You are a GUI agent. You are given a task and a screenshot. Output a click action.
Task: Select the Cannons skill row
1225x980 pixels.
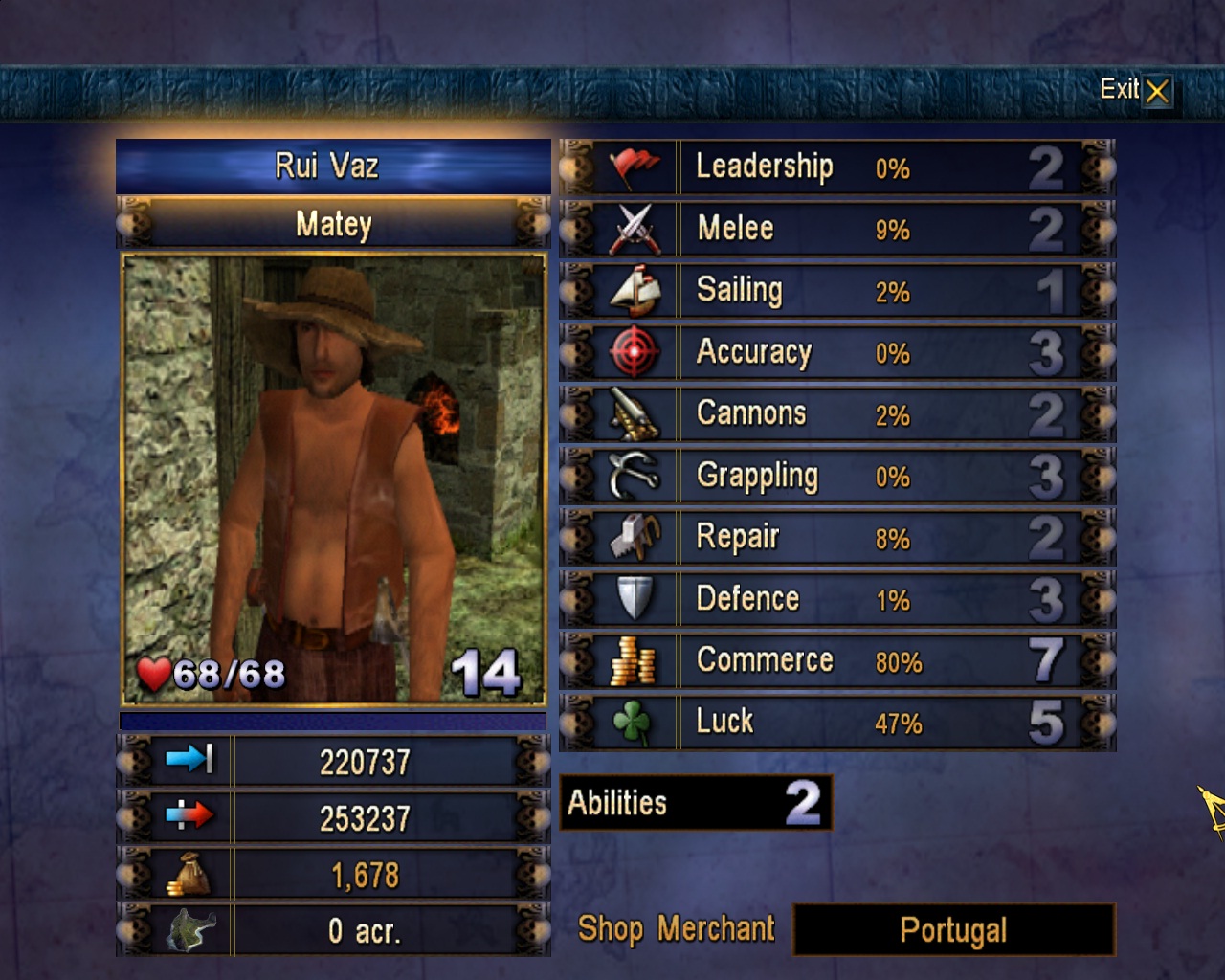pyautogui.click(x=837, y=414)
